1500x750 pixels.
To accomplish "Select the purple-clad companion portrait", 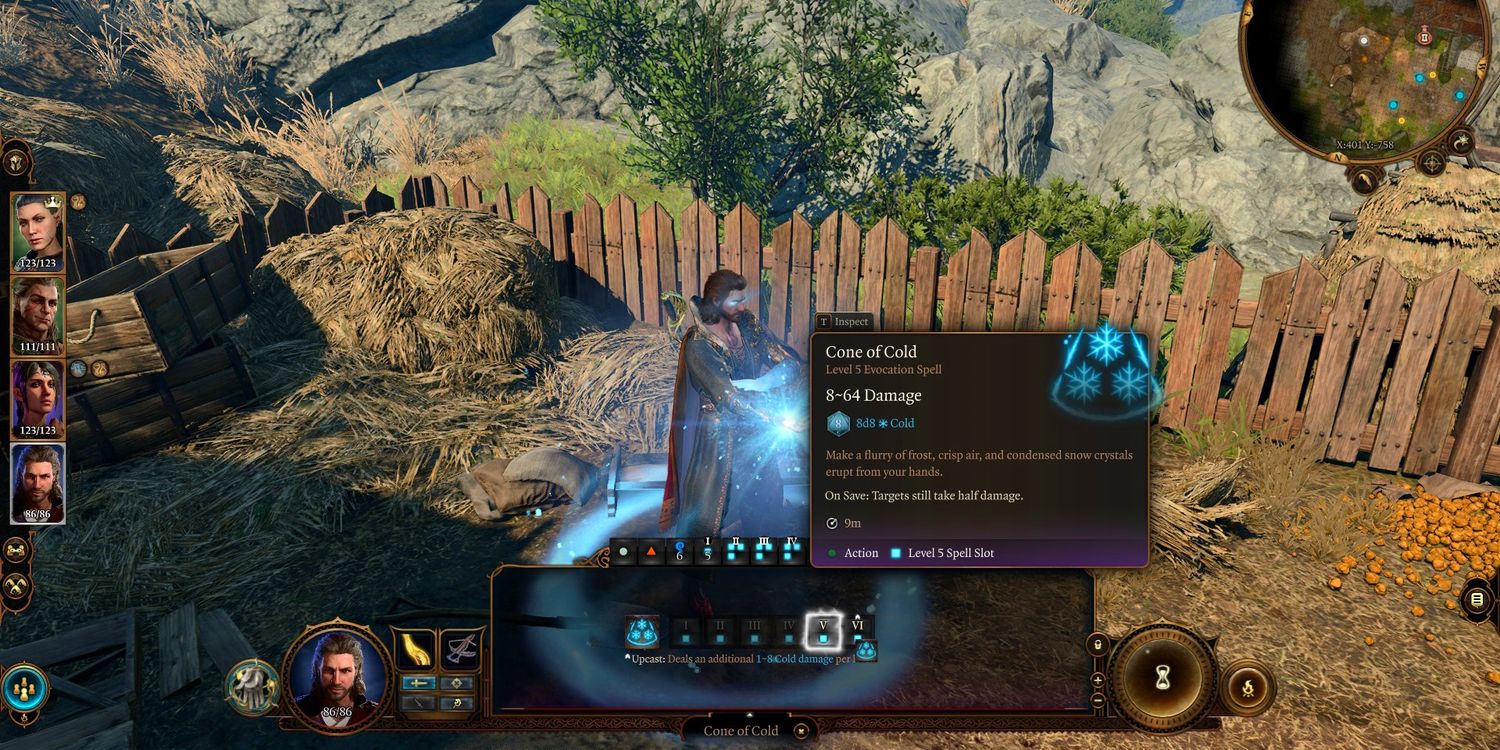I will [x=37, y=398].
